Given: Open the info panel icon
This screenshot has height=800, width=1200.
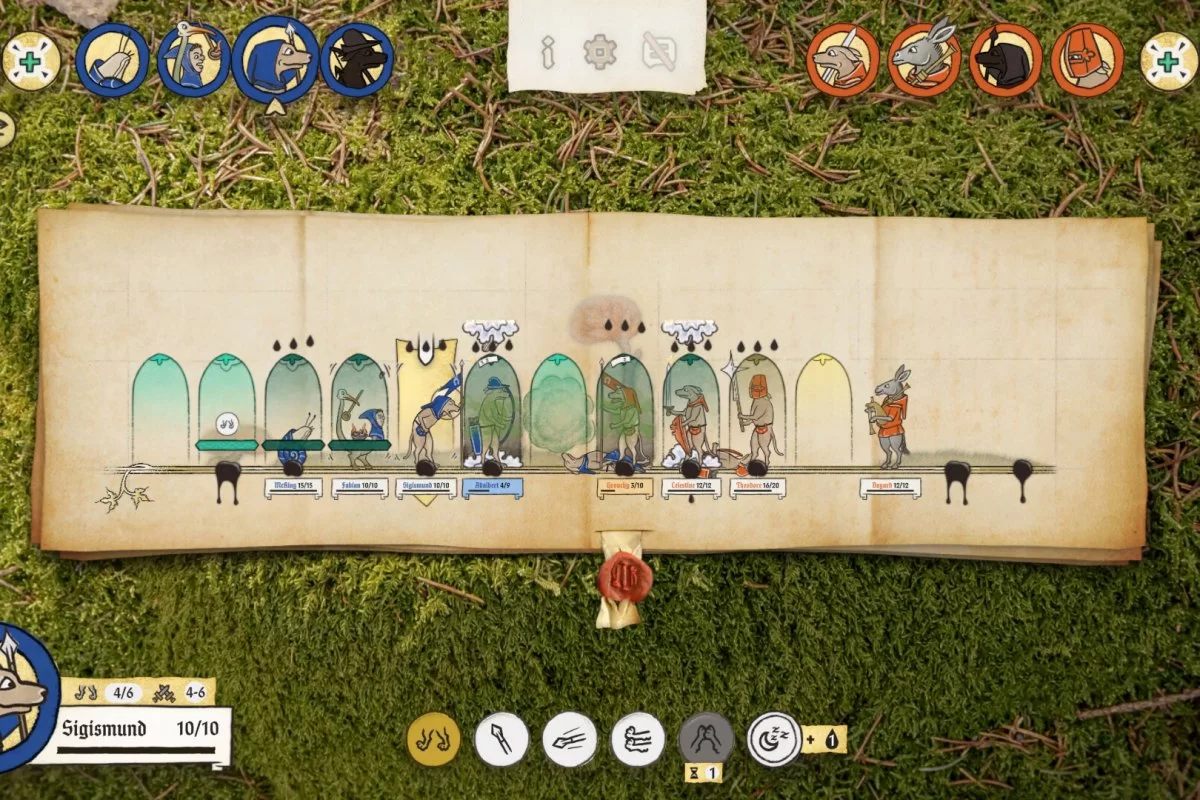Looking at the screenshot, I should coord(548,51).
